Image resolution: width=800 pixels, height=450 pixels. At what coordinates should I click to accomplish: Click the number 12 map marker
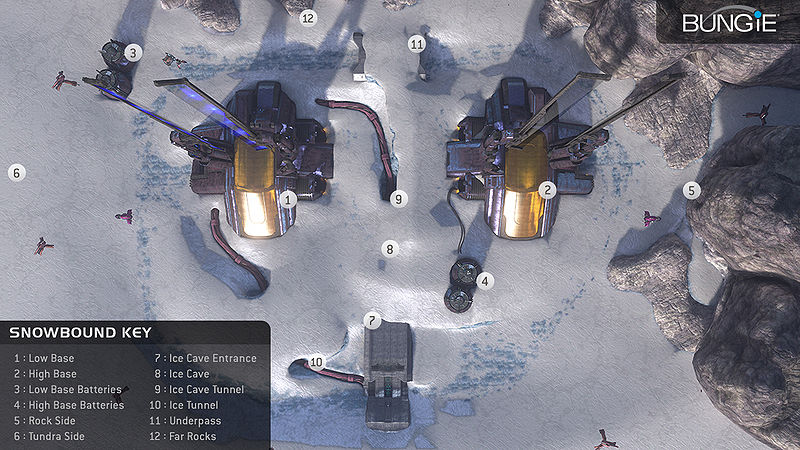pyautogui.click(x=308, y=17)
